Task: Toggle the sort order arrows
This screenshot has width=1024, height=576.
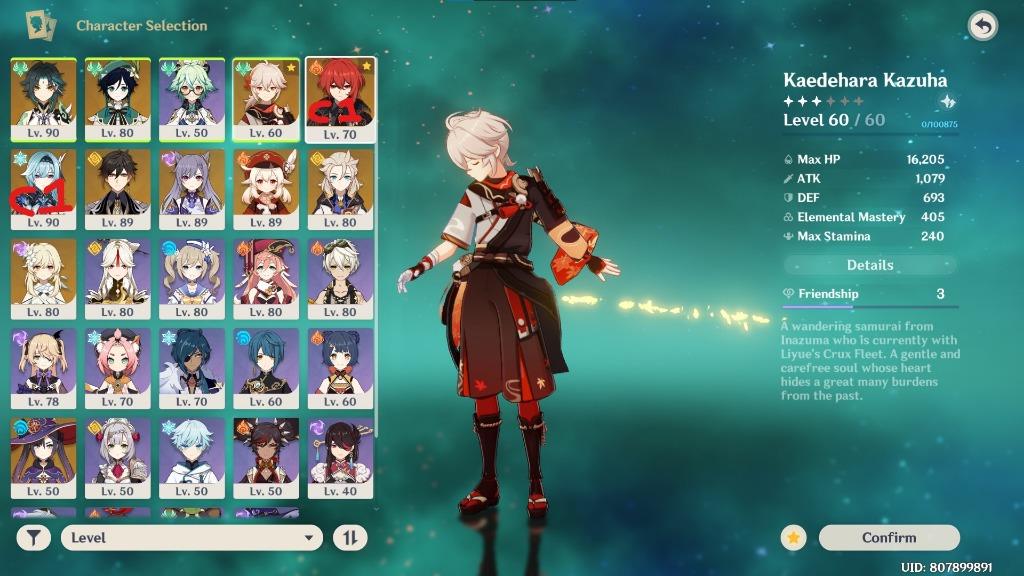Action: point(350,537)
